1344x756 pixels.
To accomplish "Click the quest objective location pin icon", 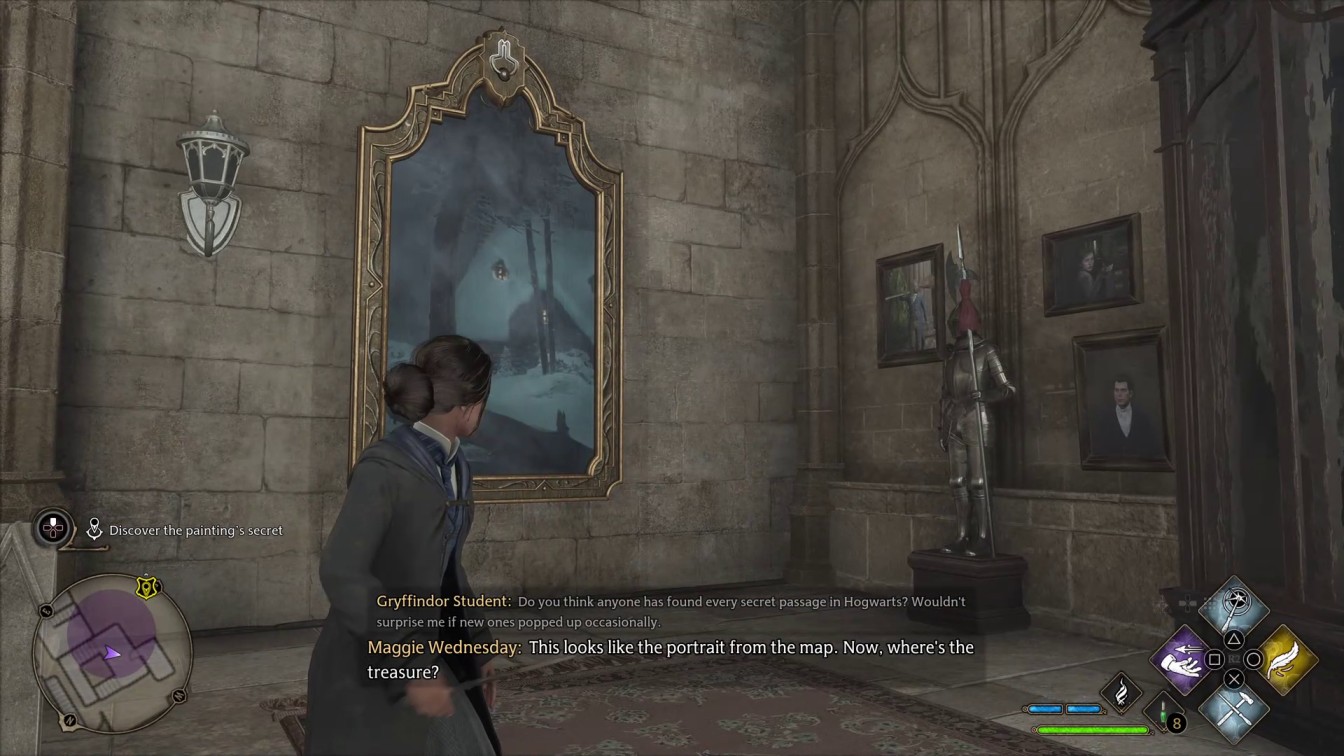I will [95, 529].
